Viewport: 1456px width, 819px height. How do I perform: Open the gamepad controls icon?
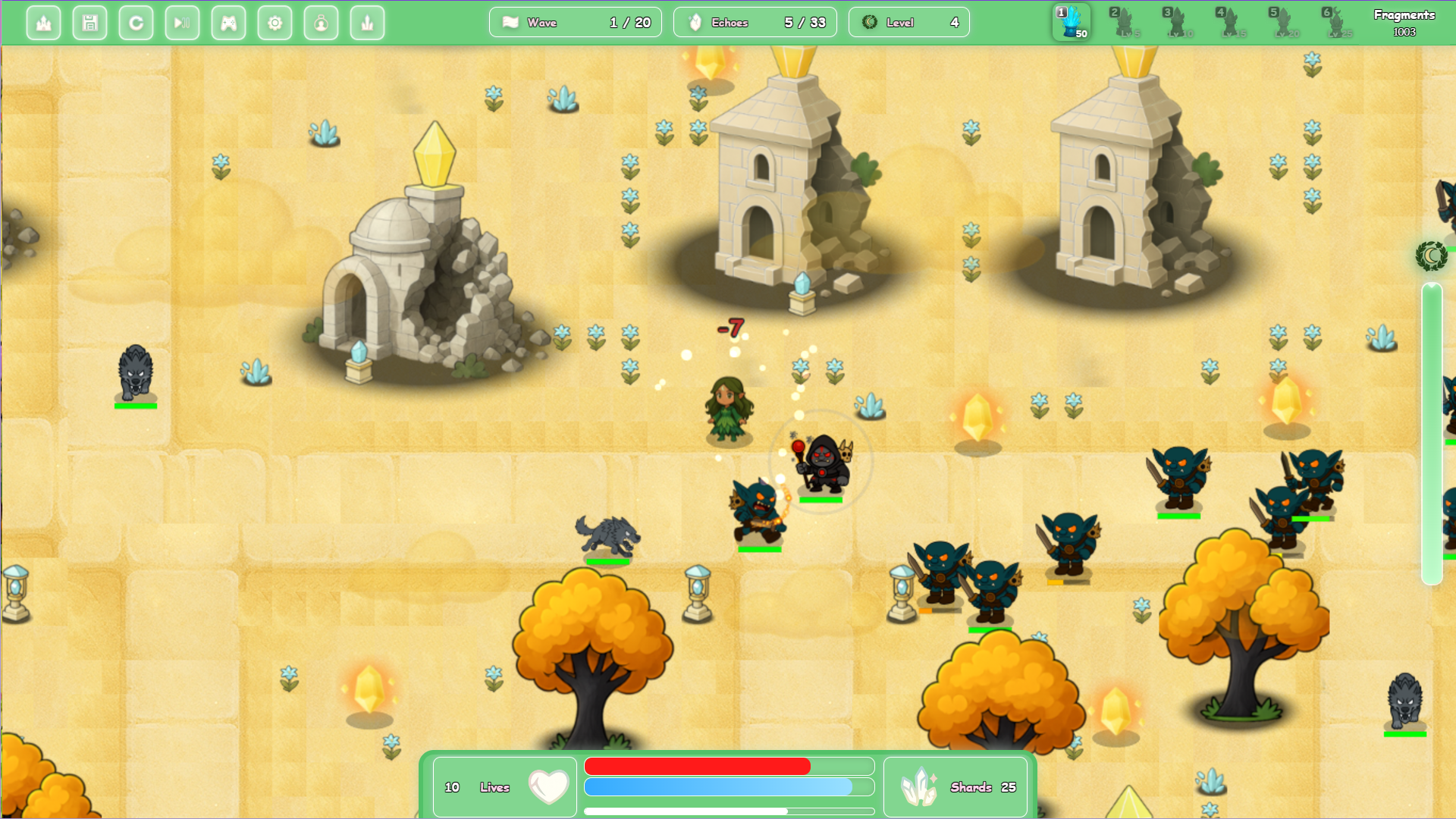pyautogui.click(x=228, y=23)
